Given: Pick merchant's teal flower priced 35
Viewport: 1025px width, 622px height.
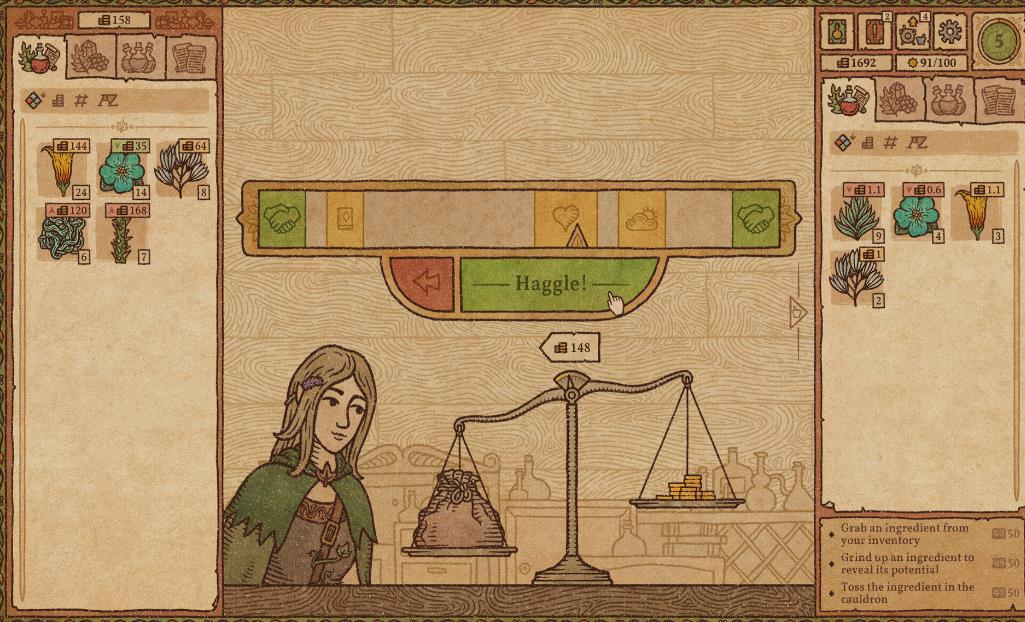Looking at the screenshot, I should [x=122, y=170].
